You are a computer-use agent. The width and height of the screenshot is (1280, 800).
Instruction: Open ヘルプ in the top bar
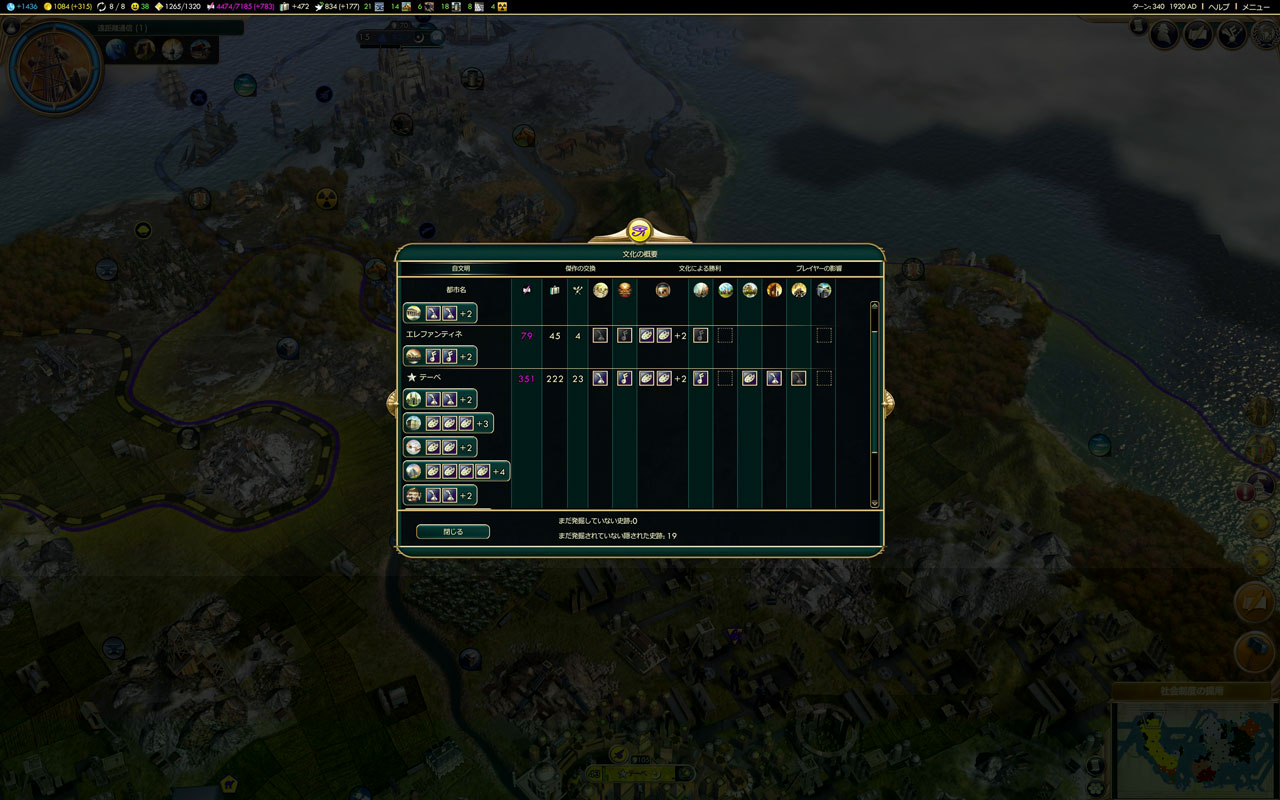click(x=1219, y=6)
